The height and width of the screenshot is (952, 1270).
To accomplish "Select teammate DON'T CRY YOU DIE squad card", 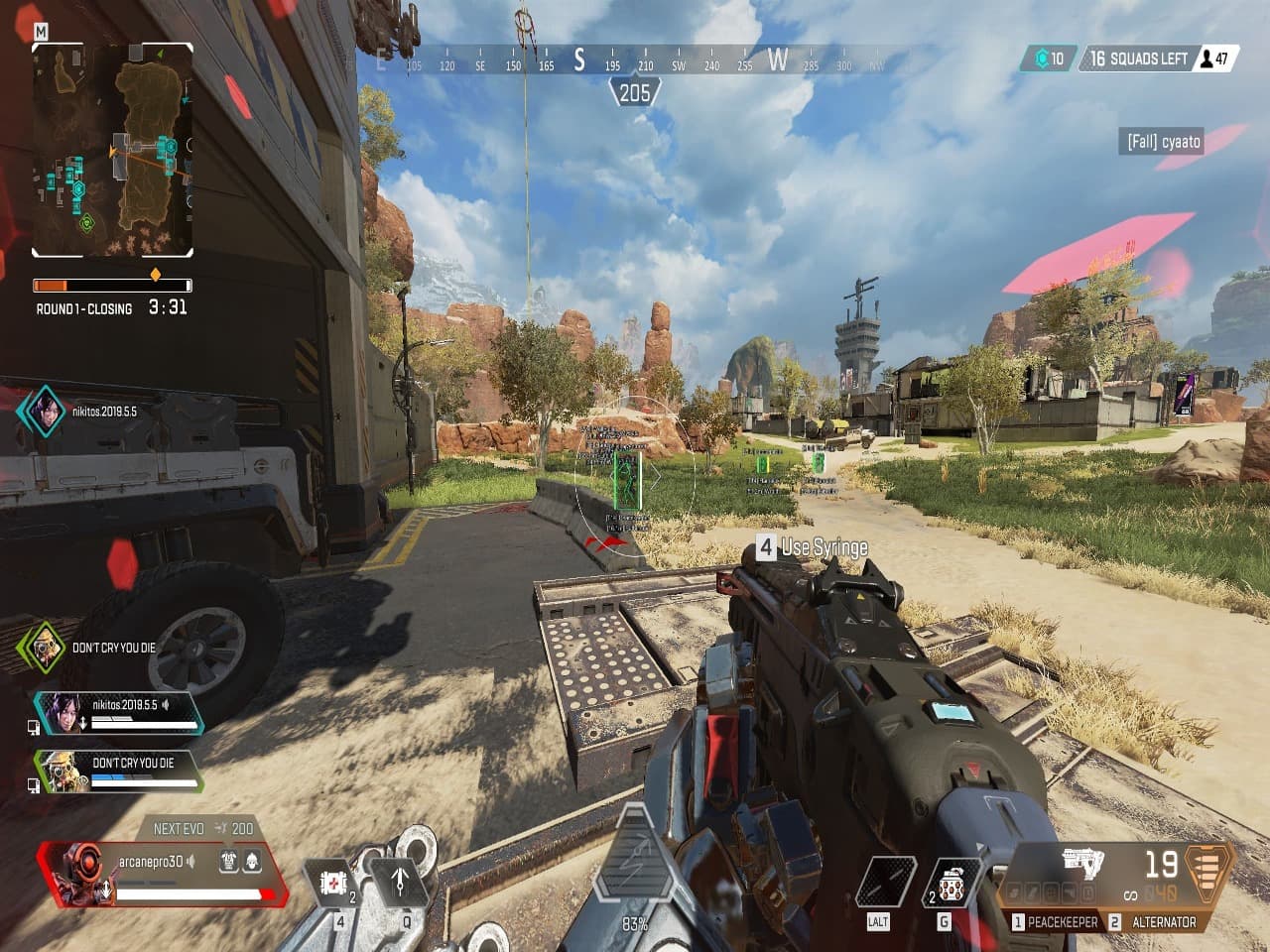I will 119,771.
